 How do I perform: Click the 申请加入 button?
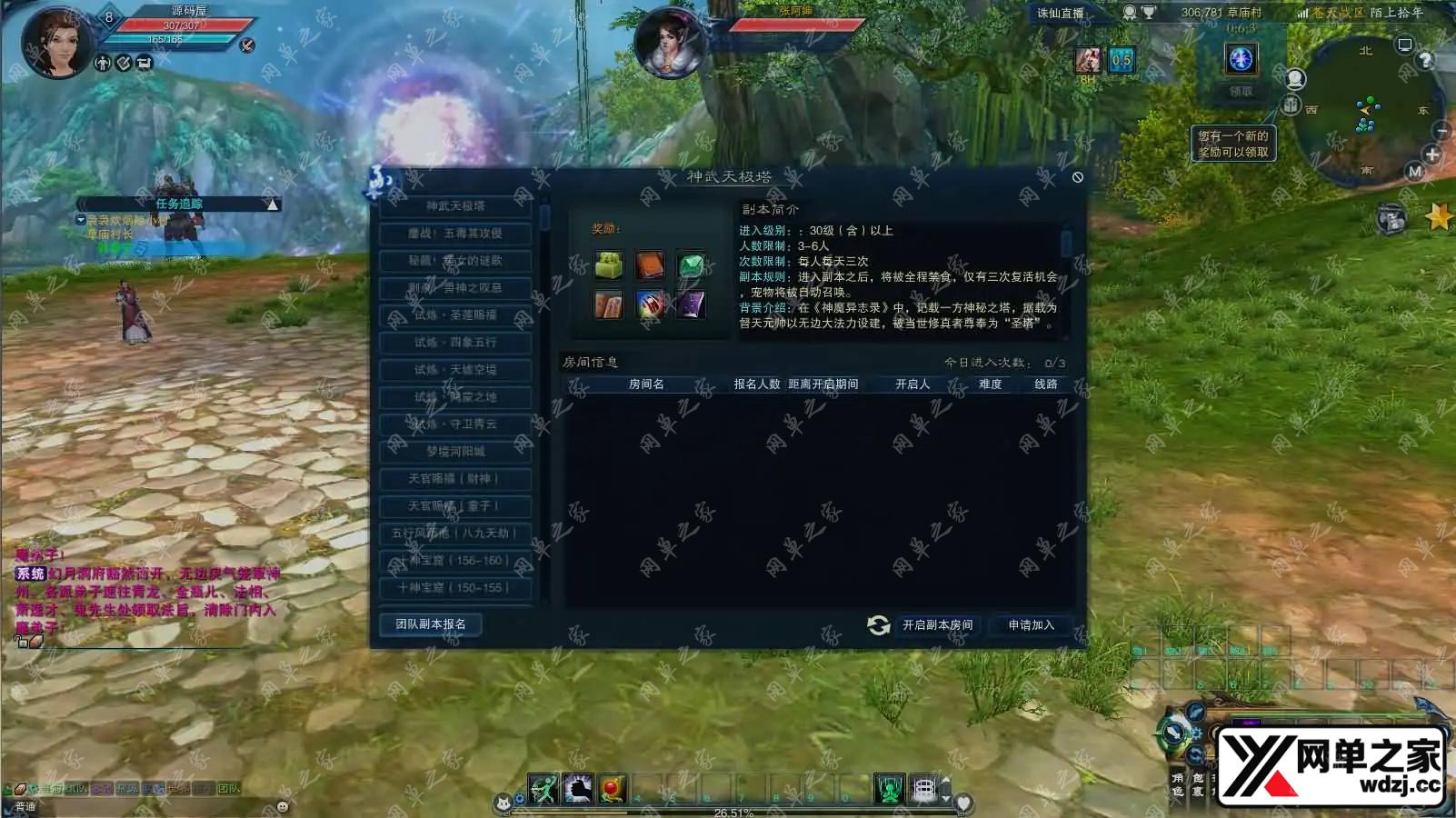1031,625
